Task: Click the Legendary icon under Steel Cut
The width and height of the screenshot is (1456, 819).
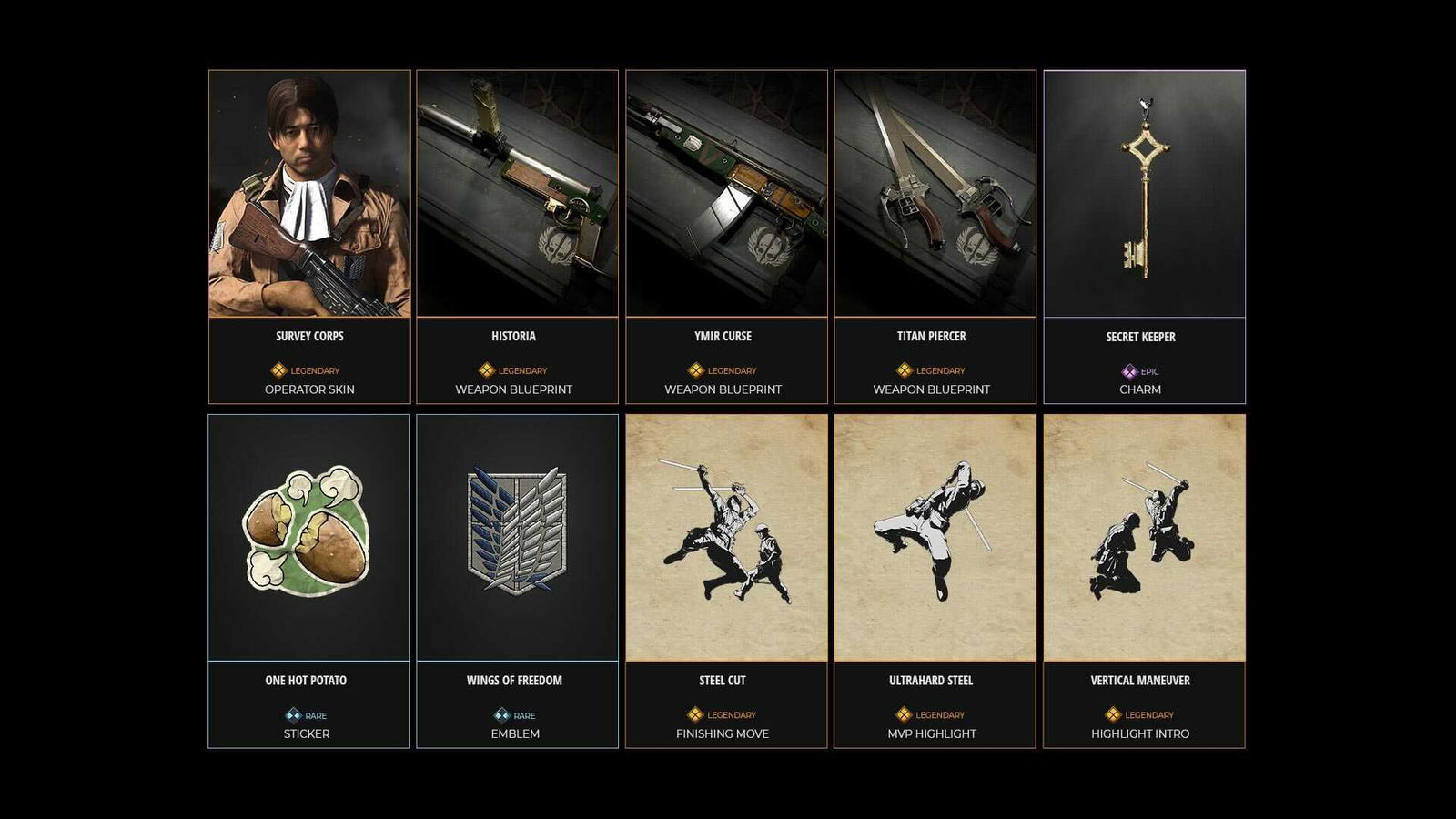Action: (x=696, y=715)
